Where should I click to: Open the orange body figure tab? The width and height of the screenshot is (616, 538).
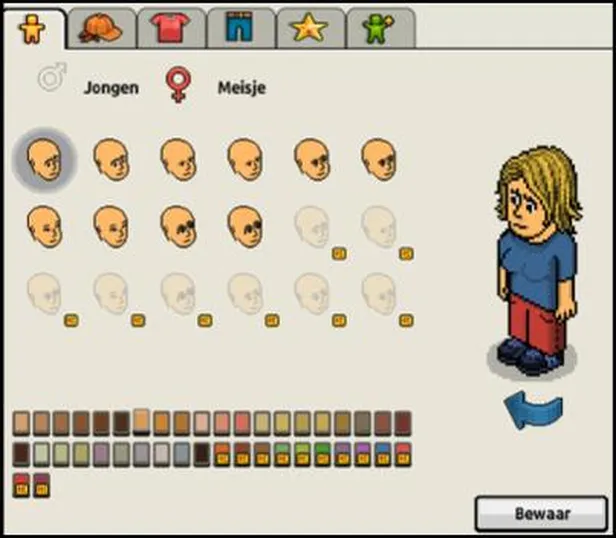tap(33, 29)
